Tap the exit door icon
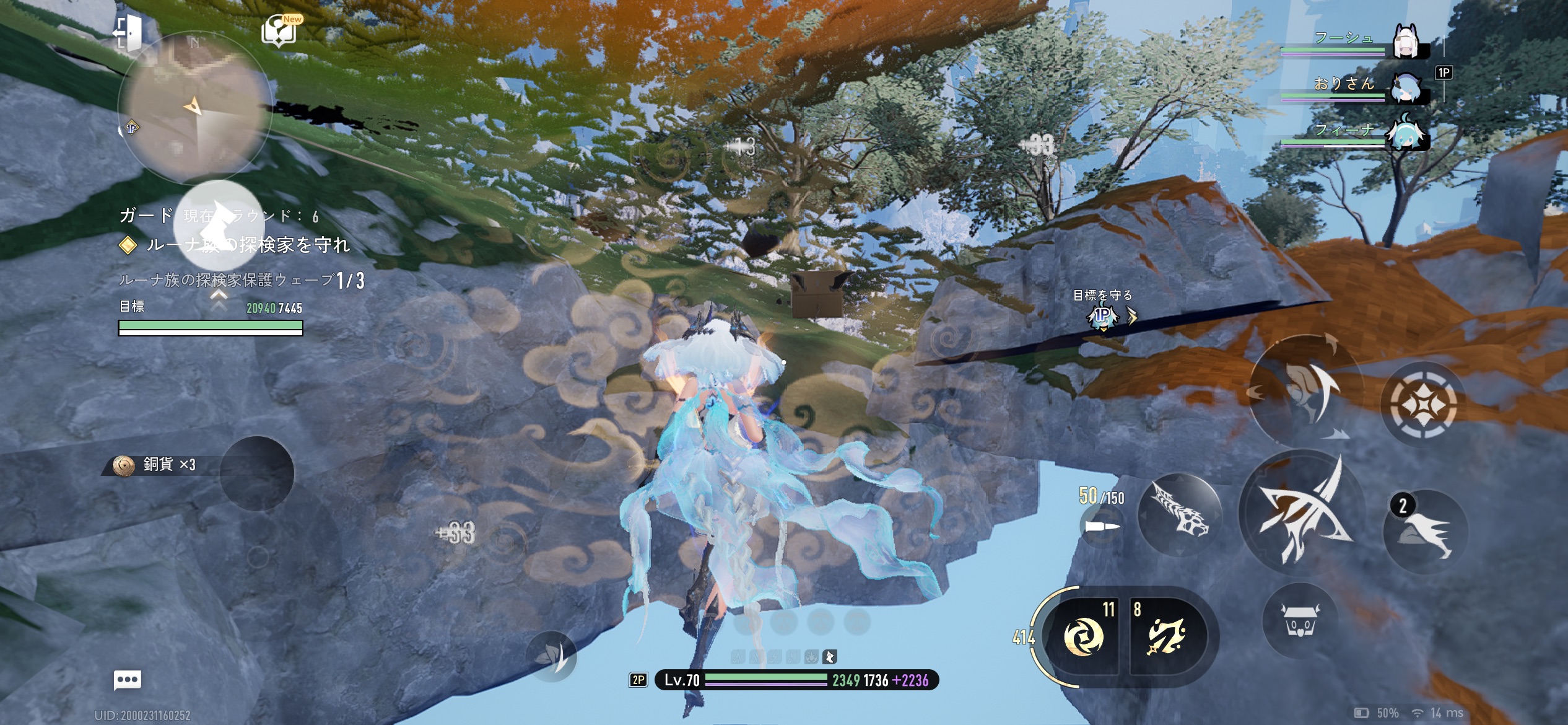The image size is (1568, 725). click(x=128, y=32)
